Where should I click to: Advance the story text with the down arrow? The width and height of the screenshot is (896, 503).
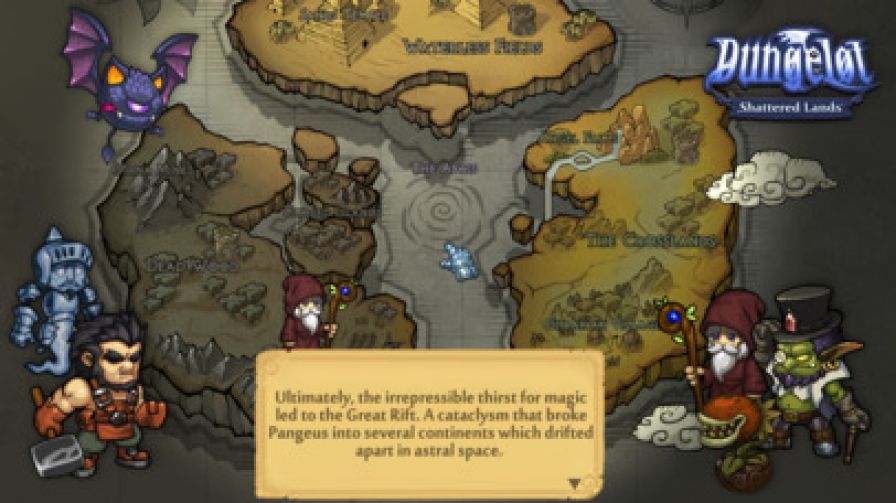click(x=574, y=483)
